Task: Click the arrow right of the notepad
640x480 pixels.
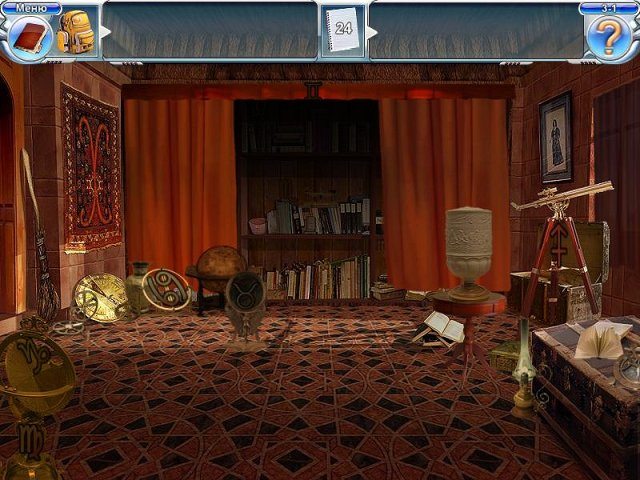Action: point(373,32)
